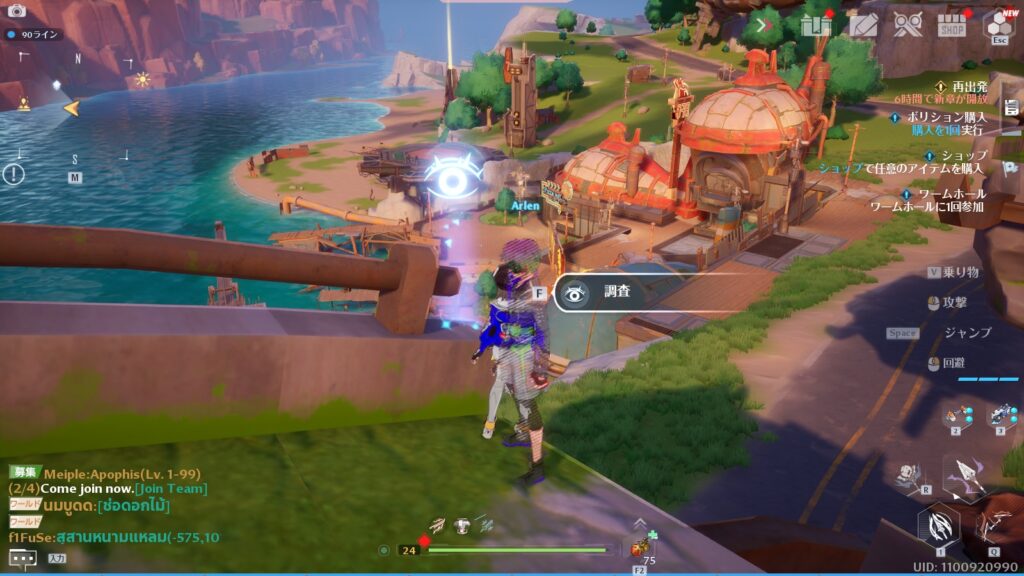
Task: Collapse the top bar with the double-arrow
Action: [x=767, y=24]
